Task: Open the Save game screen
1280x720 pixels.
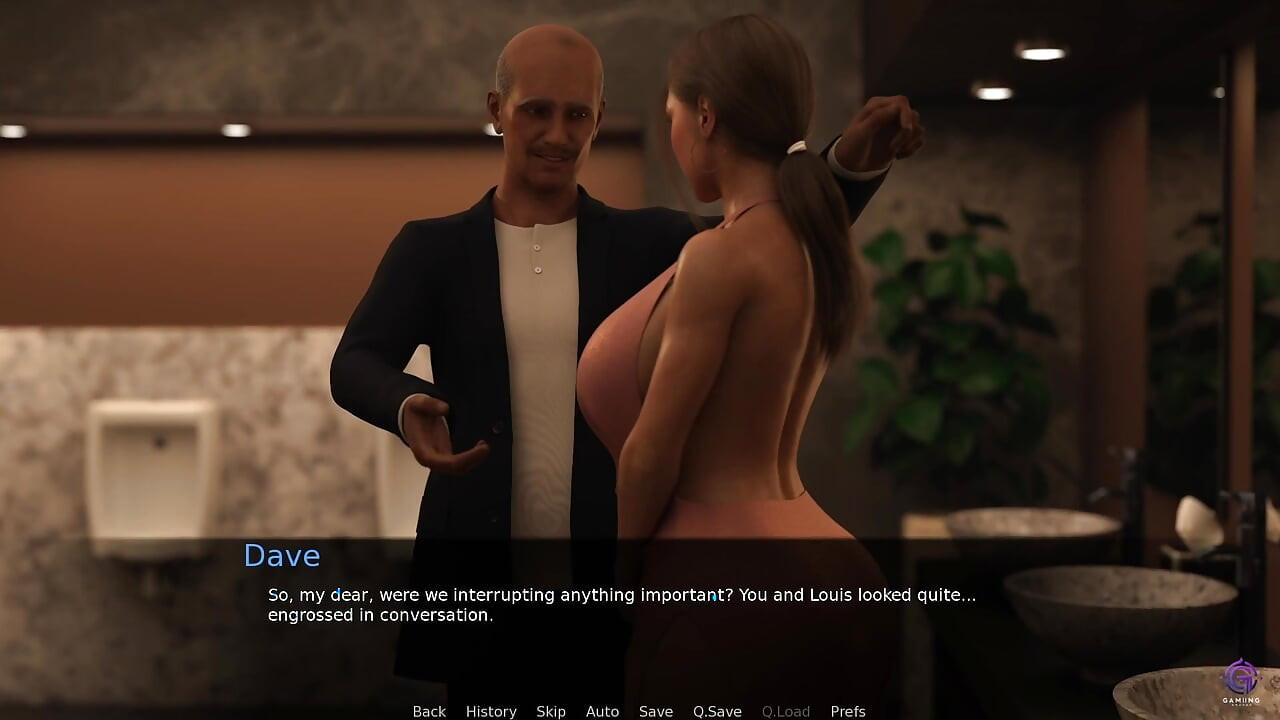Action: (x=656, y=711)
